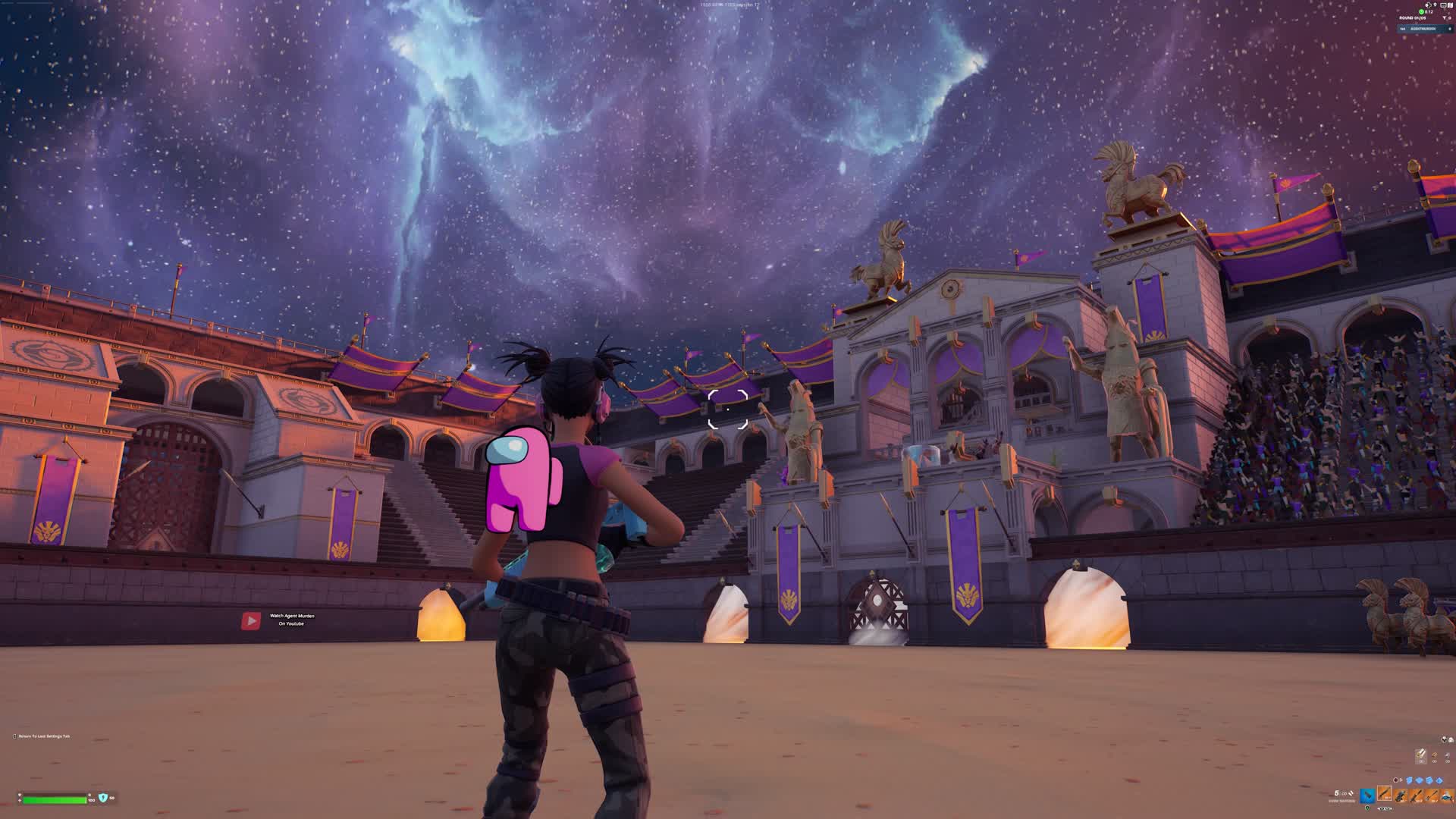Choose the wood building material

[1421, 755]
